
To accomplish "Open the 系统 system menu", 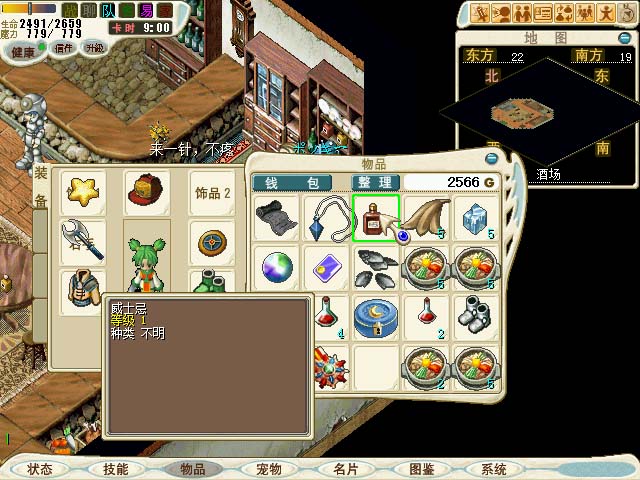I will pyautogui.click(x=493, y=469).
